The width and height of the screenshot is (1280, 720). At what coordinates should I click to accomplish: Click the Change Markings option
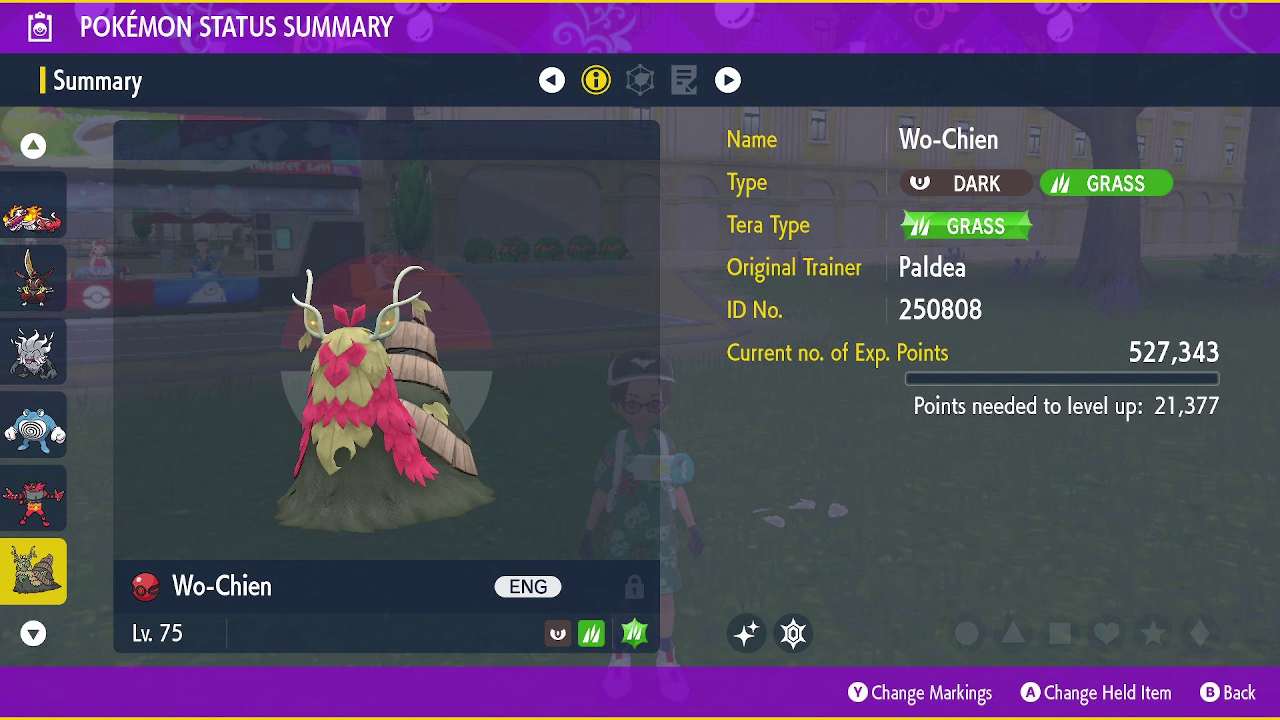pos(920,692)
